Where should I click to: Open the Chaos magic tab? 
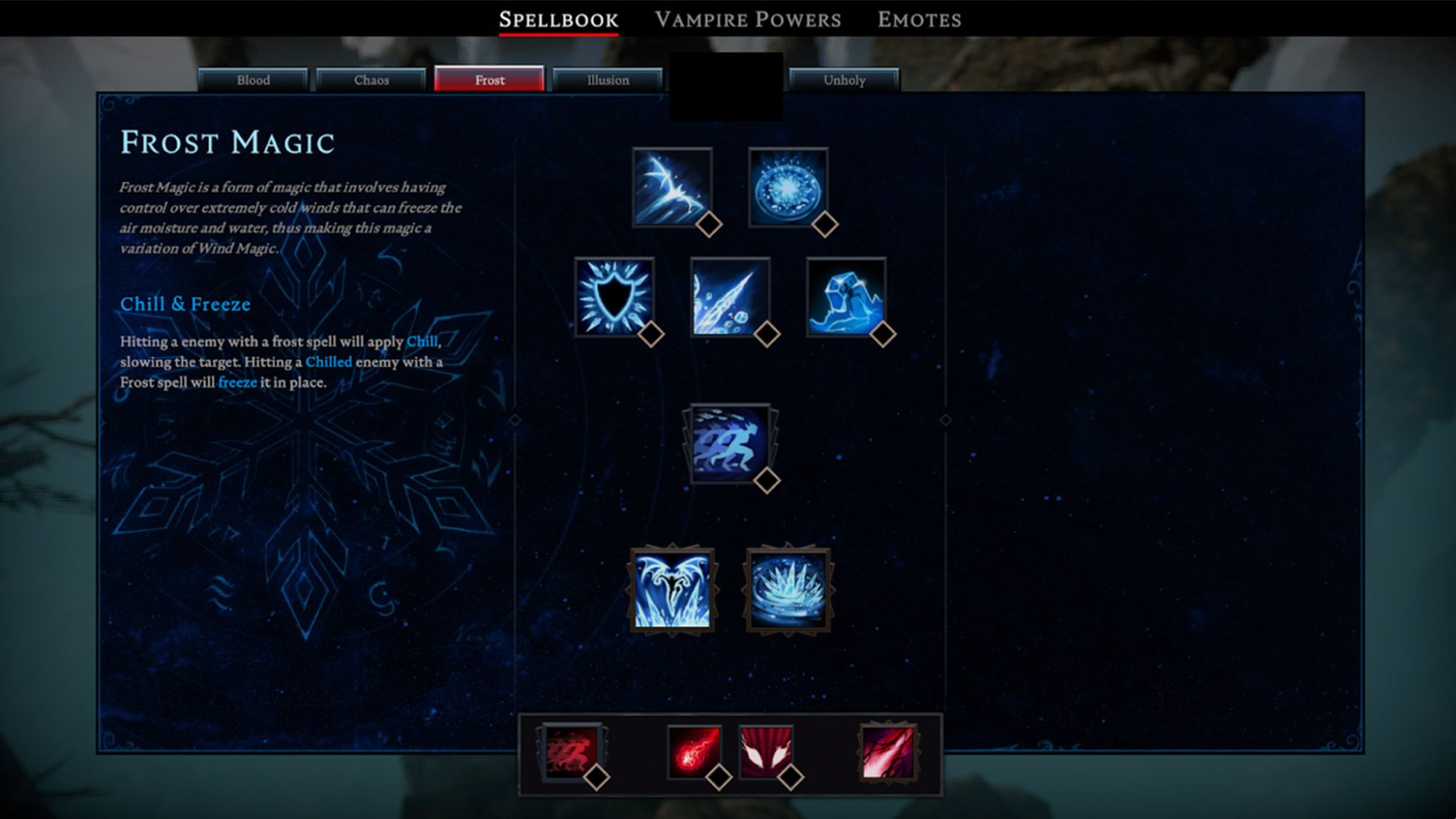point(371,80)
